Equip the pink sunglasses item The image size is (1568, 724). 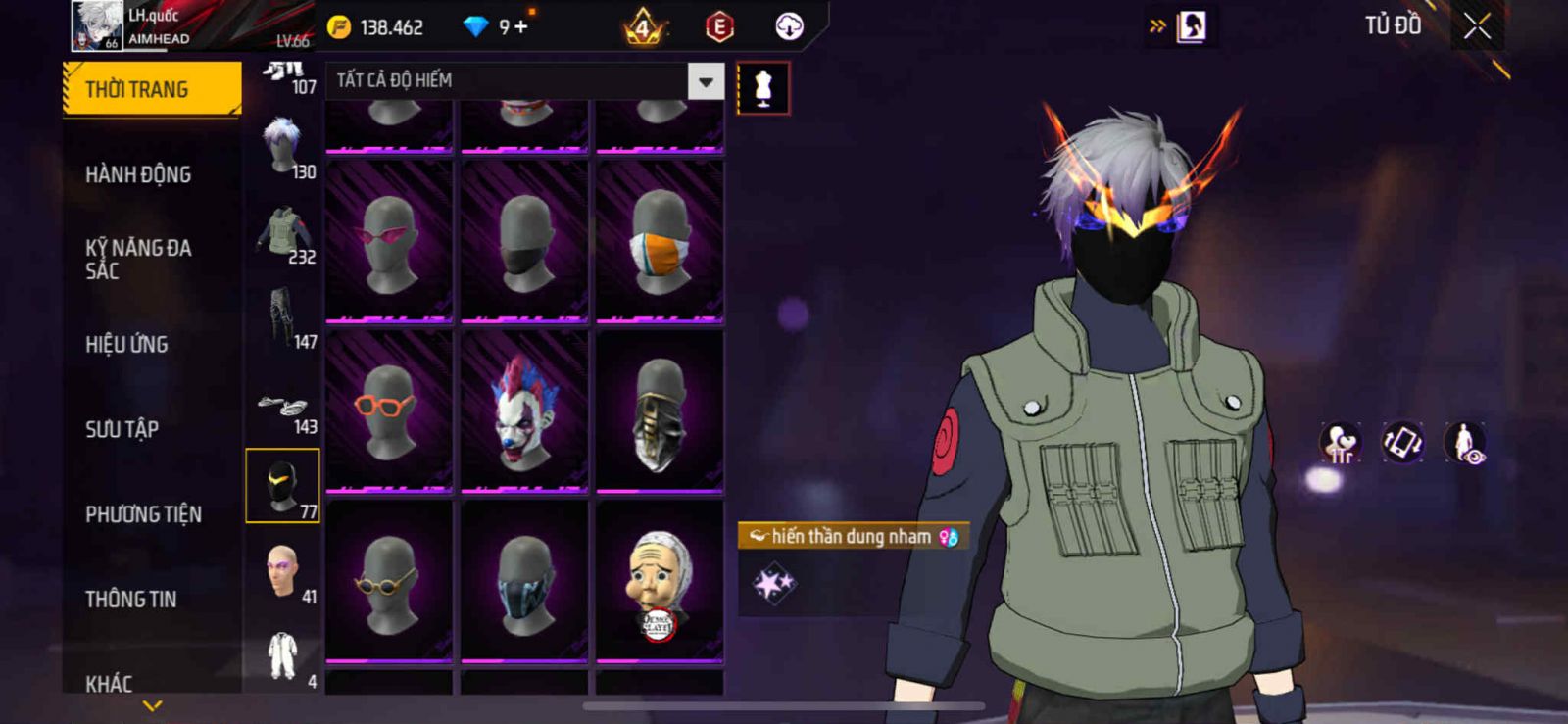tap(389, 240)
